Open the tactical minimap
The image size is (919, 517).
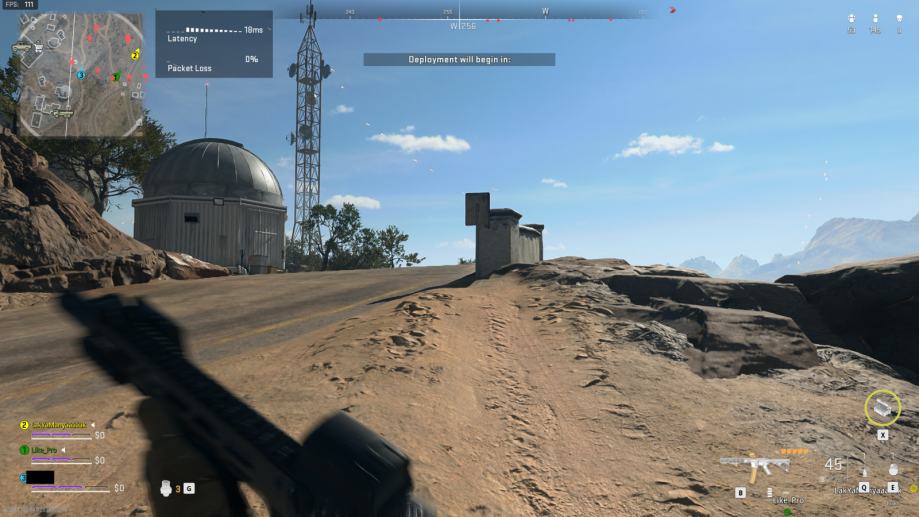point(80,73)
